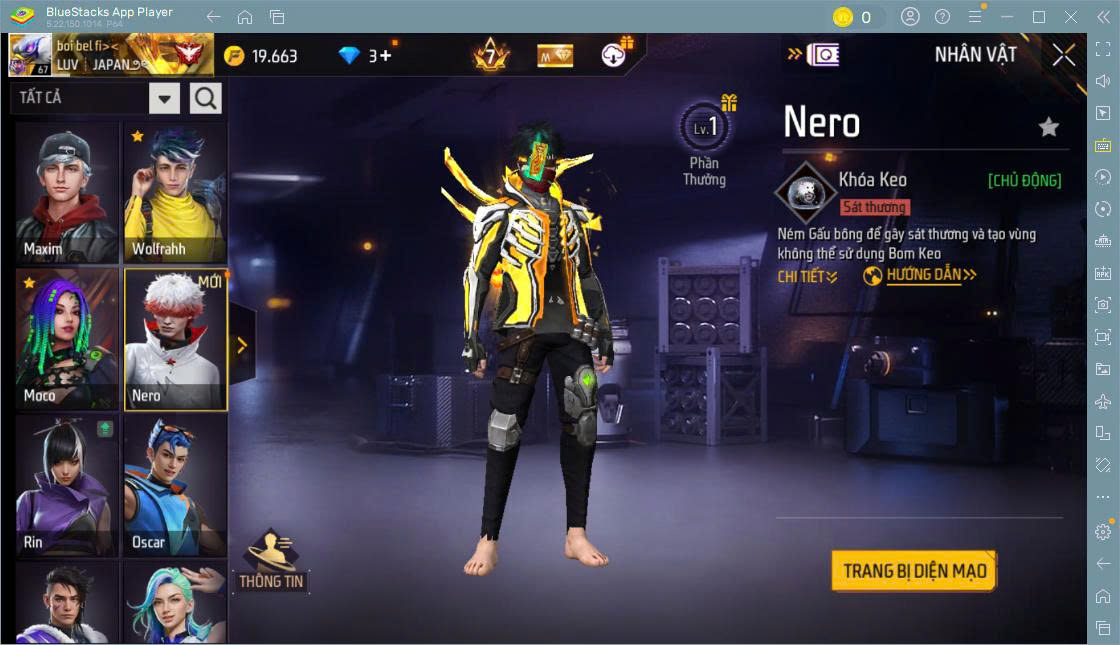Expand CHI TIẾT skill details
The image size is (1120, 645).
coord(807,276)
